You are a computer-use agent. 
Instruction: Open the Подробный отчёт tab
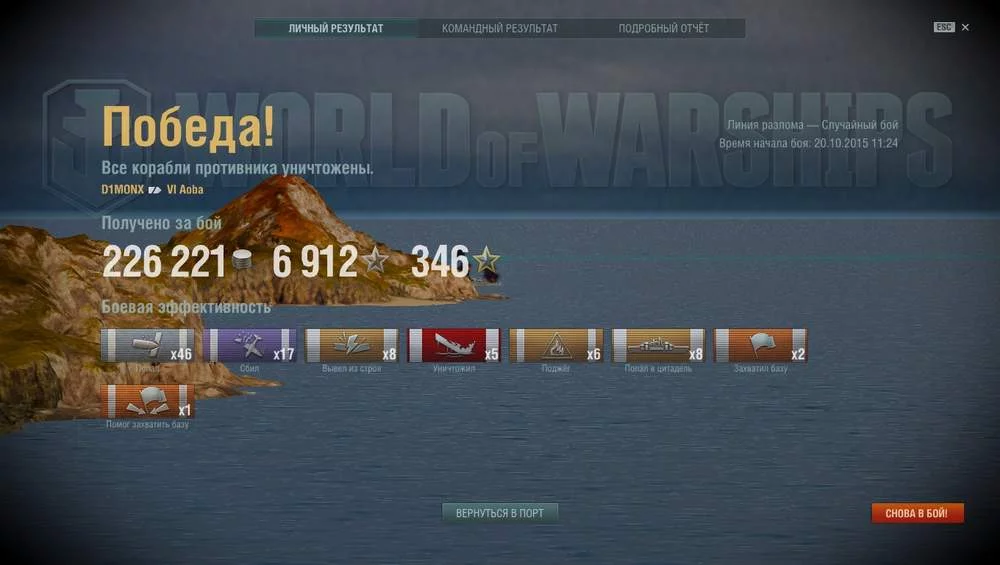[663, 28]
